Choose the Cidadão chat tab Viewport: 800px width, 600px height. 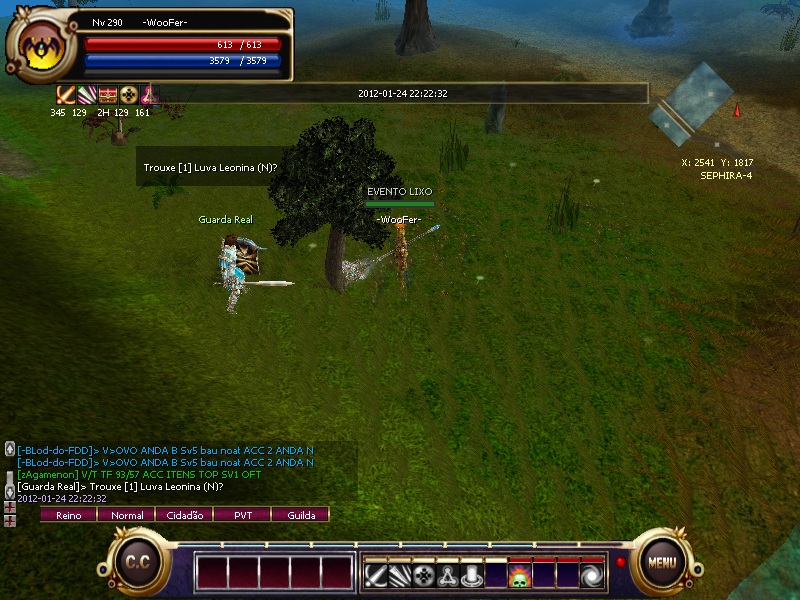click(x=184, y=515)
